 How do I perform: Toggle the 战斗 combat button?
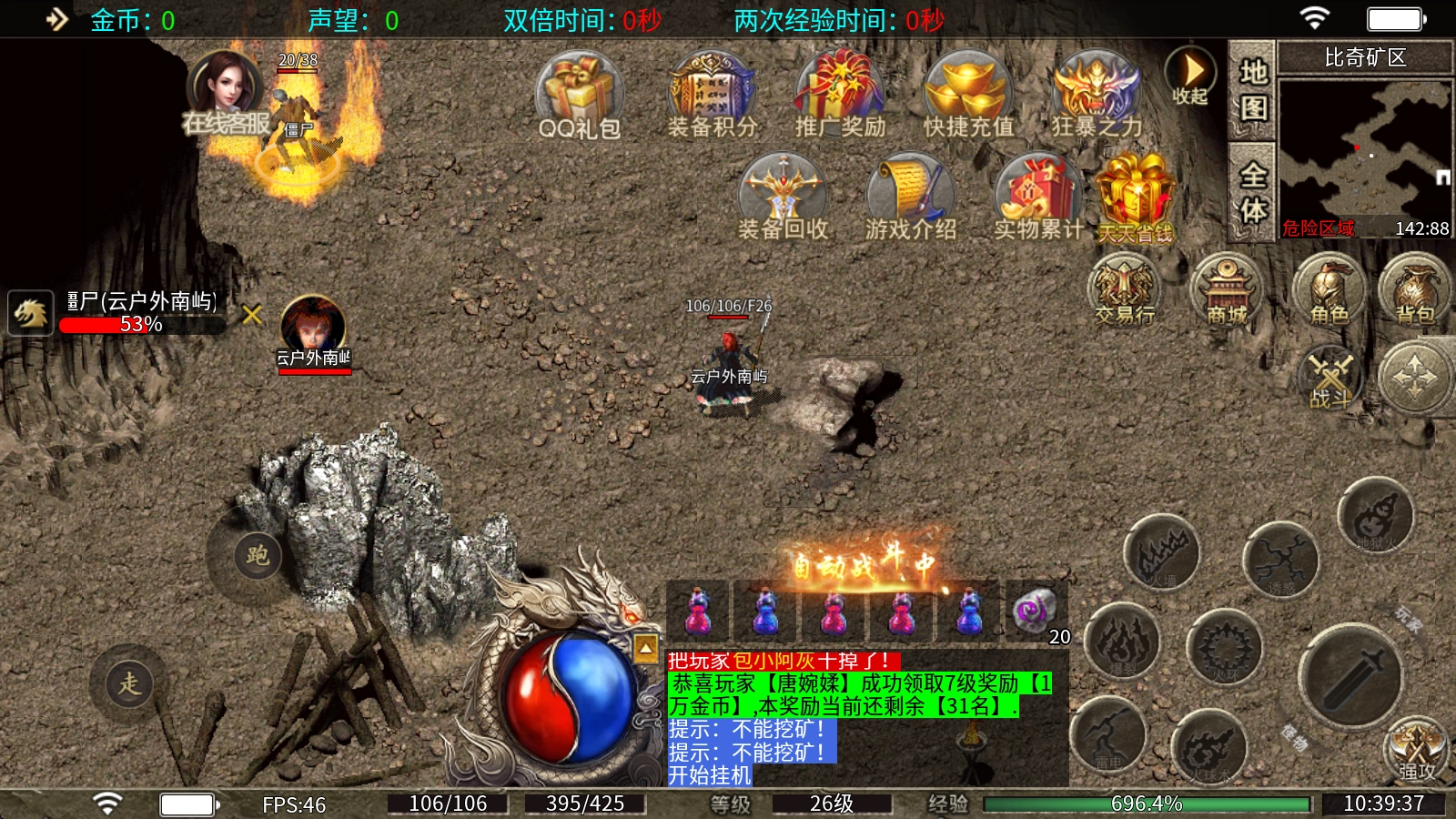click(x=1330, y=377)
